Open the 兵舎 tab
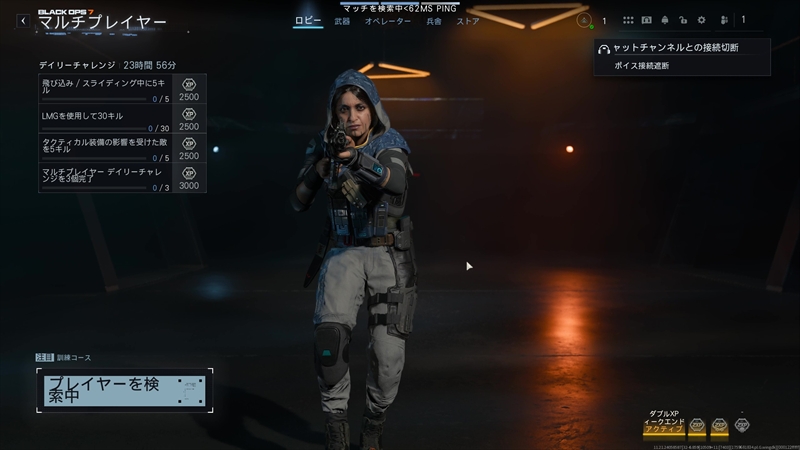 click(434, 21)
